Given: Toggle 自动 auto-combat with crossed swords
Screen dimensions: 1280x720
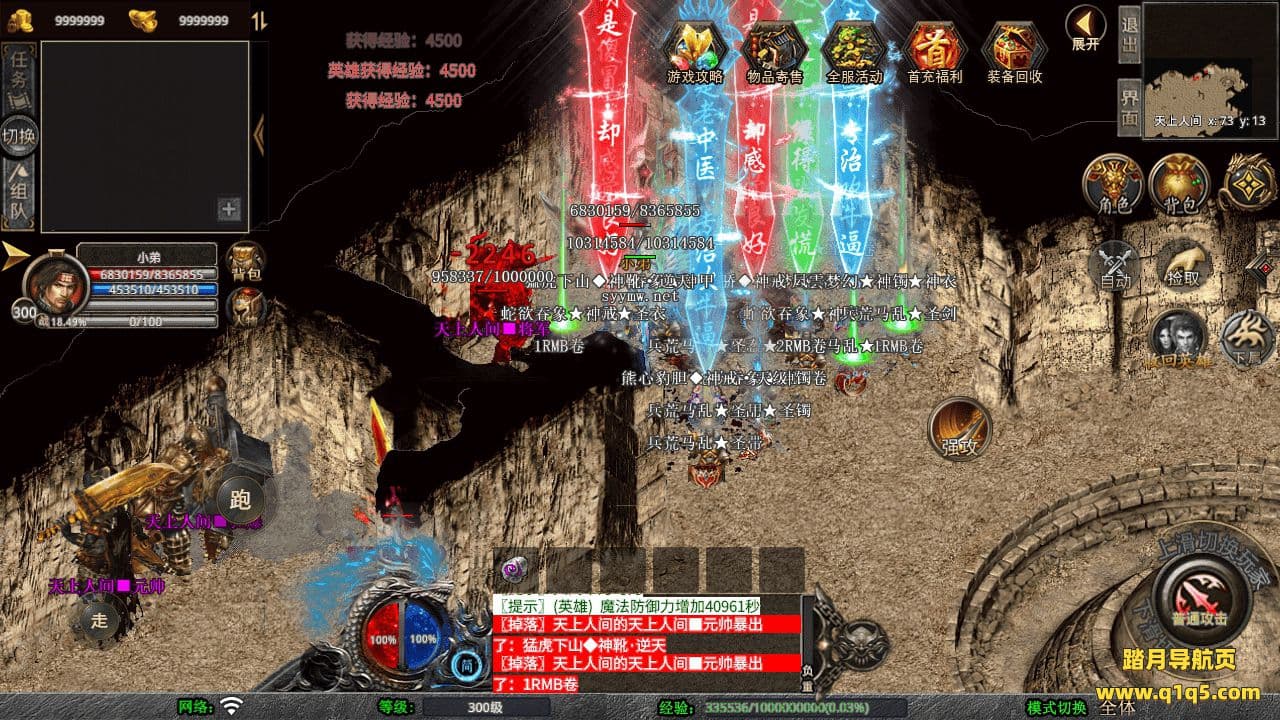Looking at the screenshot, I should 1116,266.
